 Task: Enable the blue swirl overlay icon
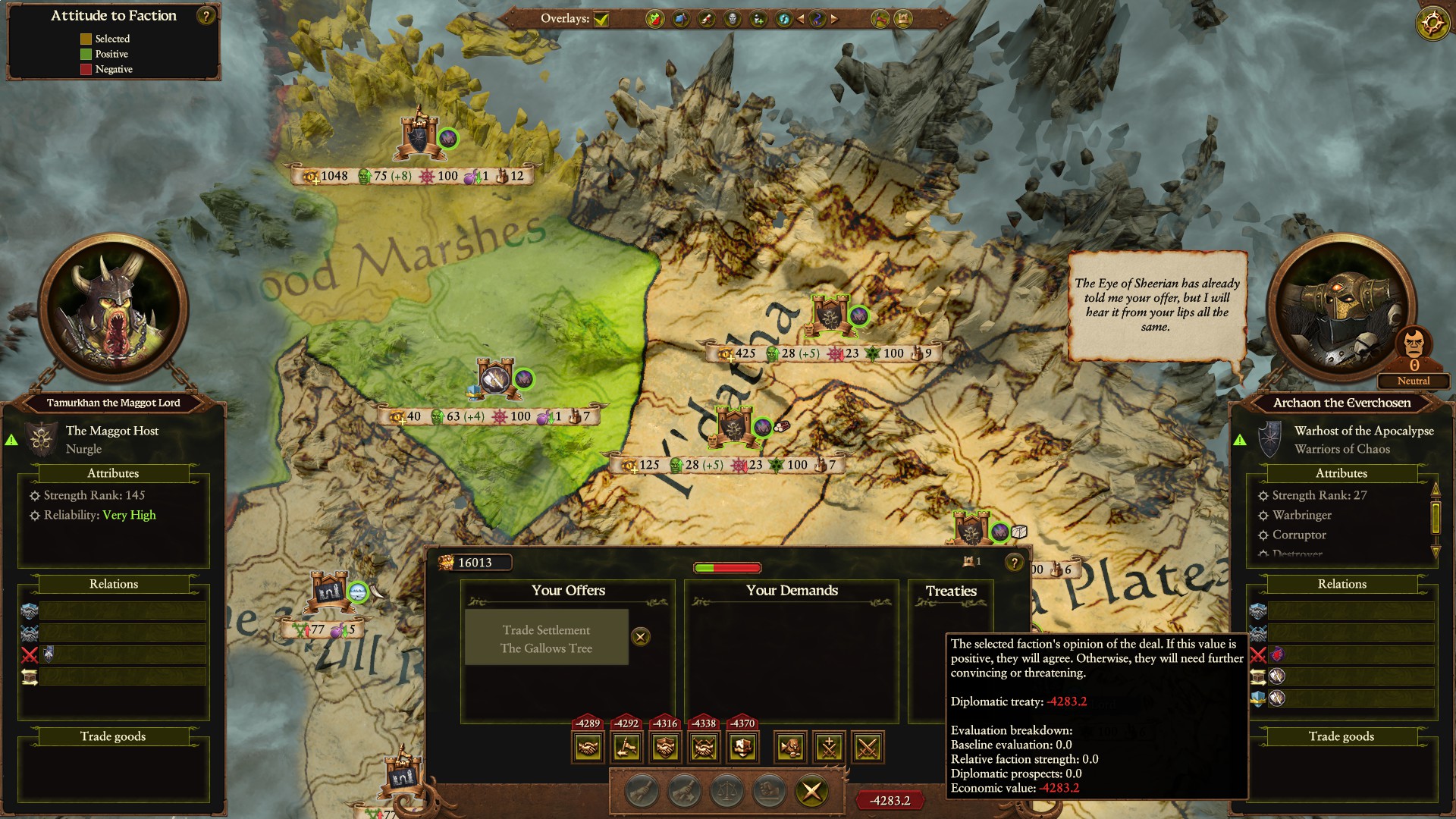coord(784,19)
